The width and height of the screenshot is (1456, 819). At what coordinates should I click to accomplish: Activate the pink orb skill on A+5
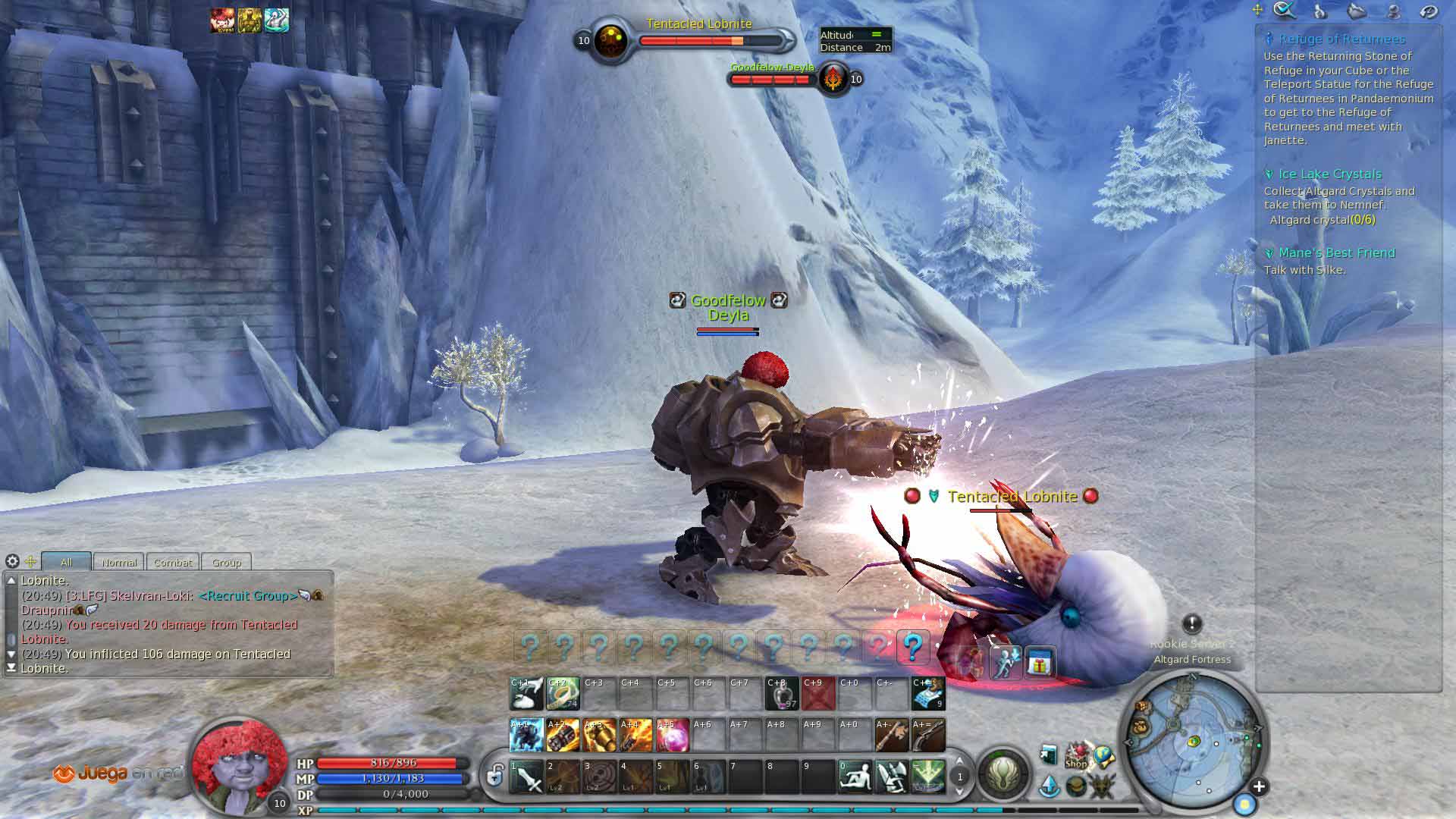pyautogui.click(x=672, y=735)
